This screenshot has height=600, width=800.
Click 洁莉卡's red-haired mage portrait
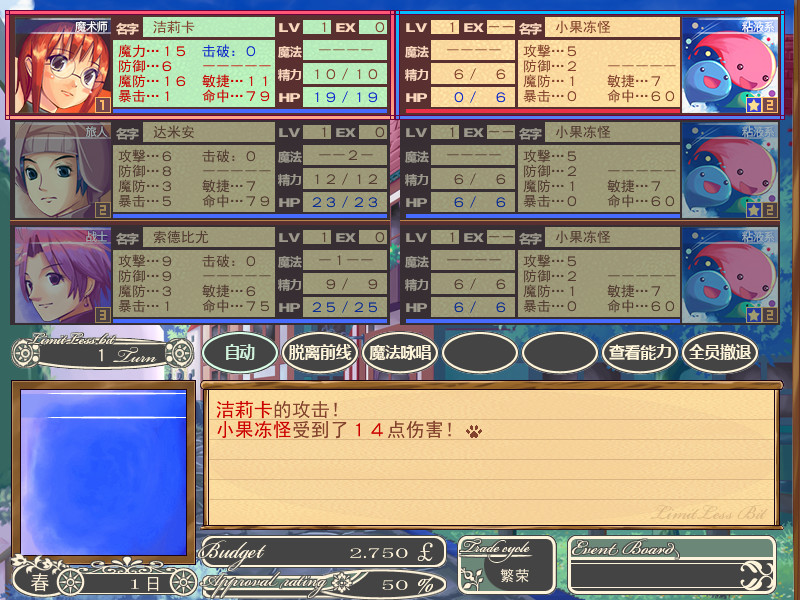tap(61, 66)
